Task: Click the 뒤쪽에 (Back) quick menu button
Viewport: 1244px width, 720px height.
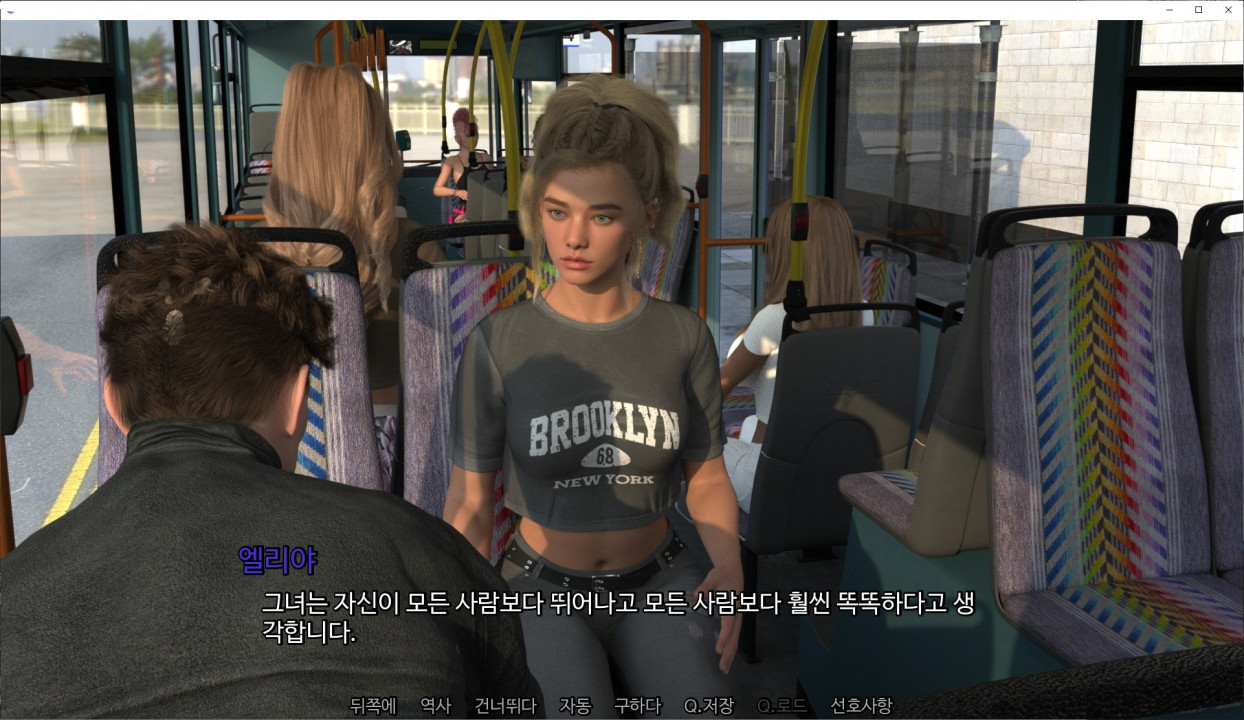Action: click(373, 705)
